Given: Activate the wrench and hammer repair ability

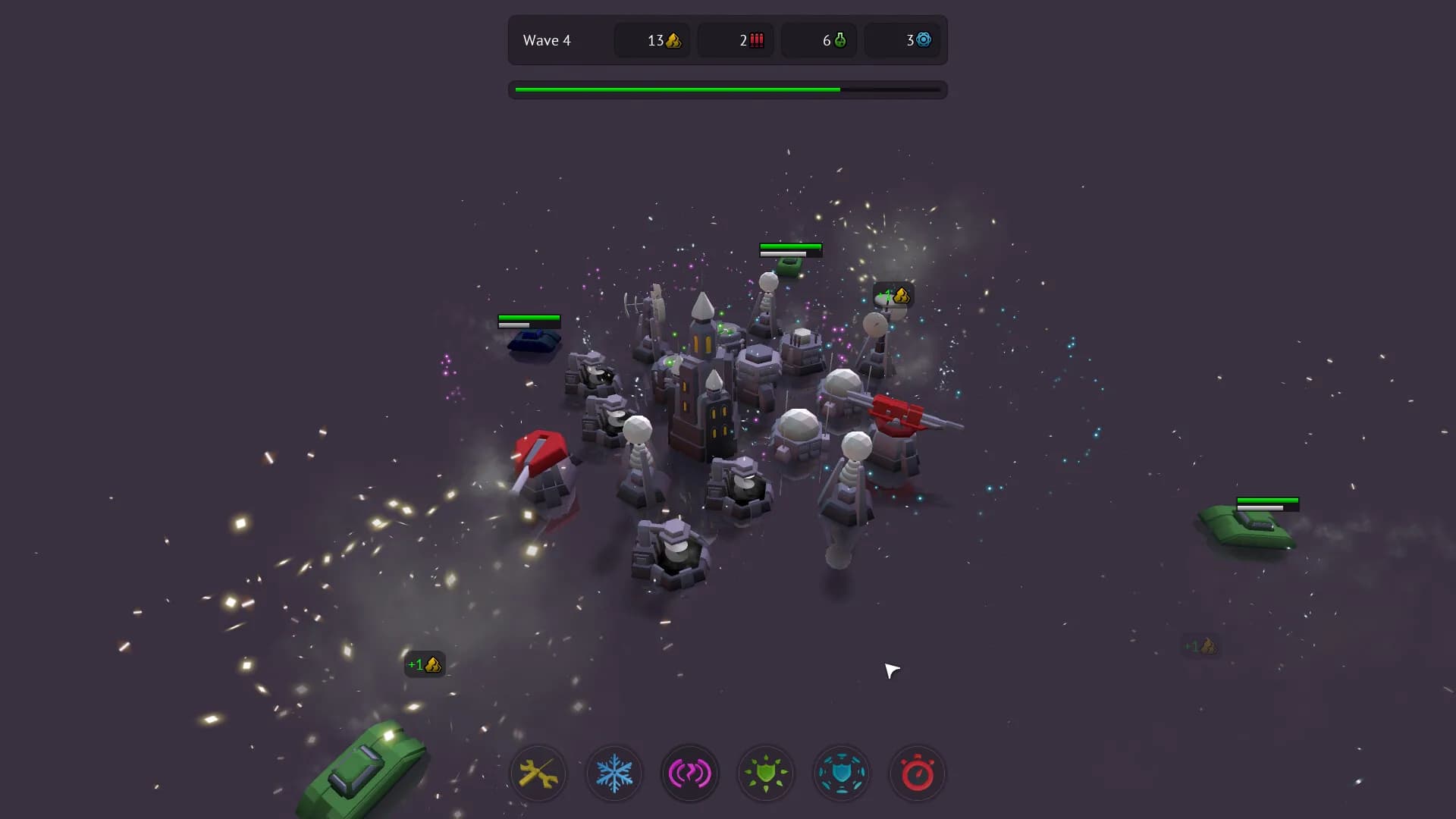Looking at the screenshot, I should (538, 773).
